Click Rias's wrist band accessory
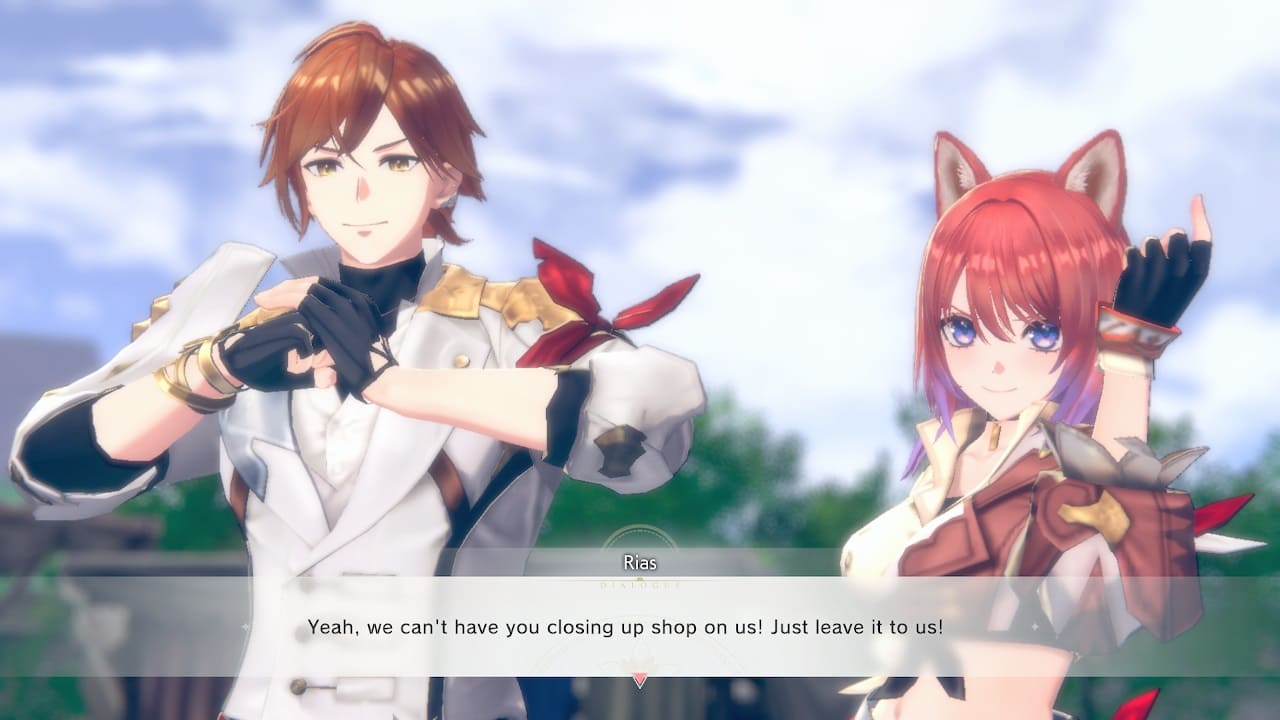The width and height of the screenshot is (1280, 720). (x=1135, y=335)
